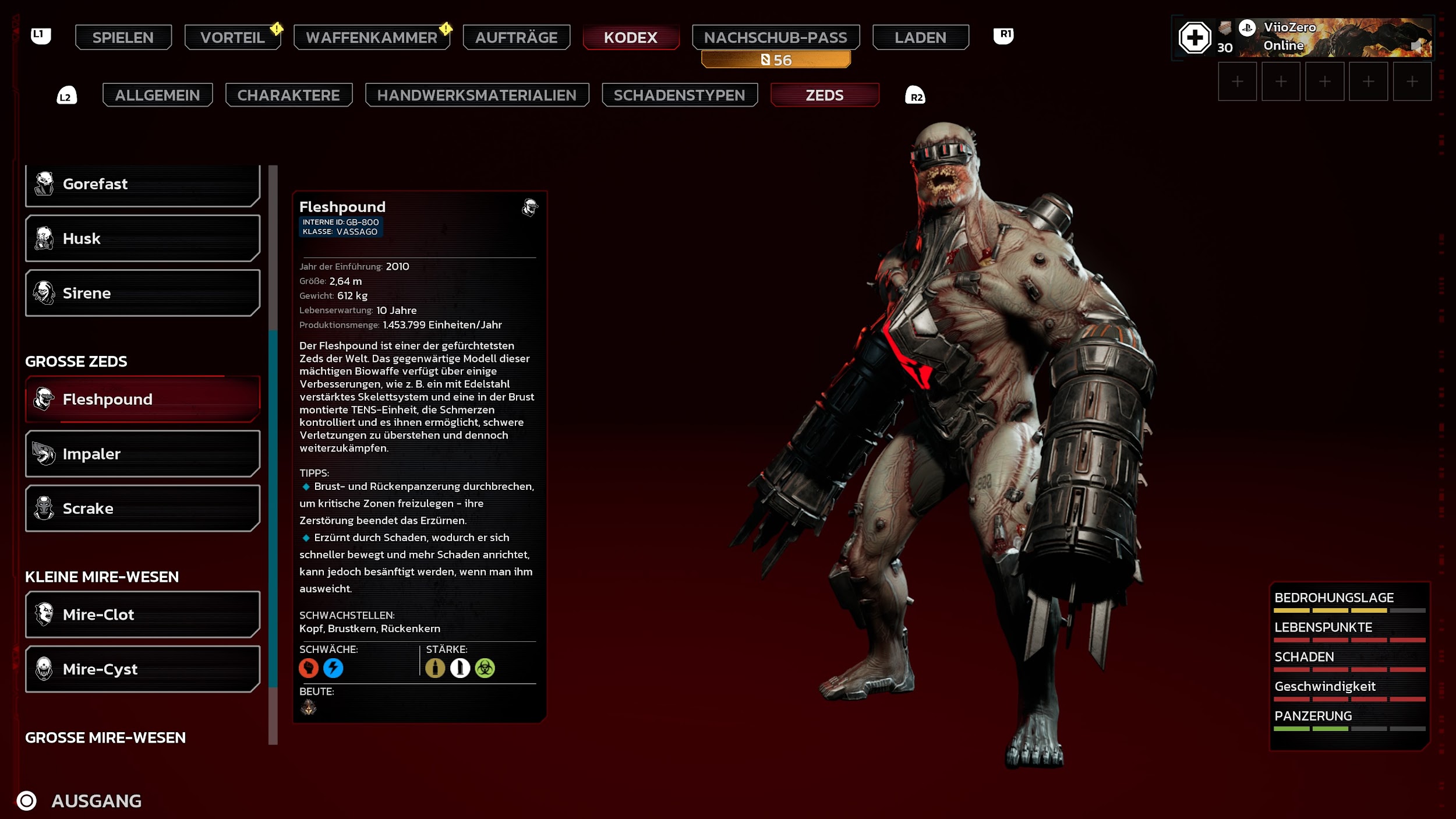Viewport: 1456px width, 819px height.
Task: Show the Mire-Cyst entry
Action: tap(142, 669)
